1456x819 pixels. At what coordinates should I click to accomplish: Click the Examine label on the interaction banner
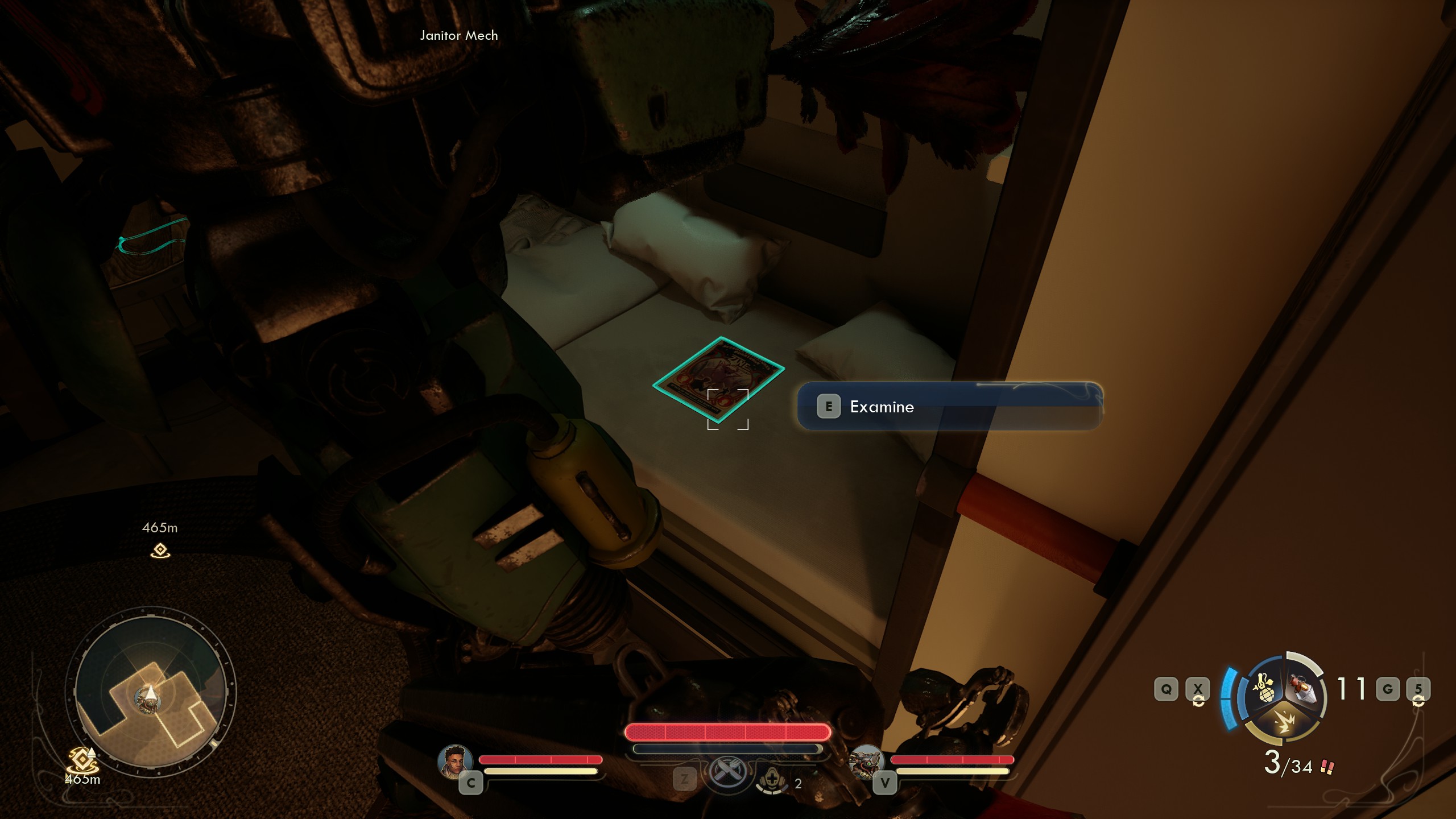882,407
